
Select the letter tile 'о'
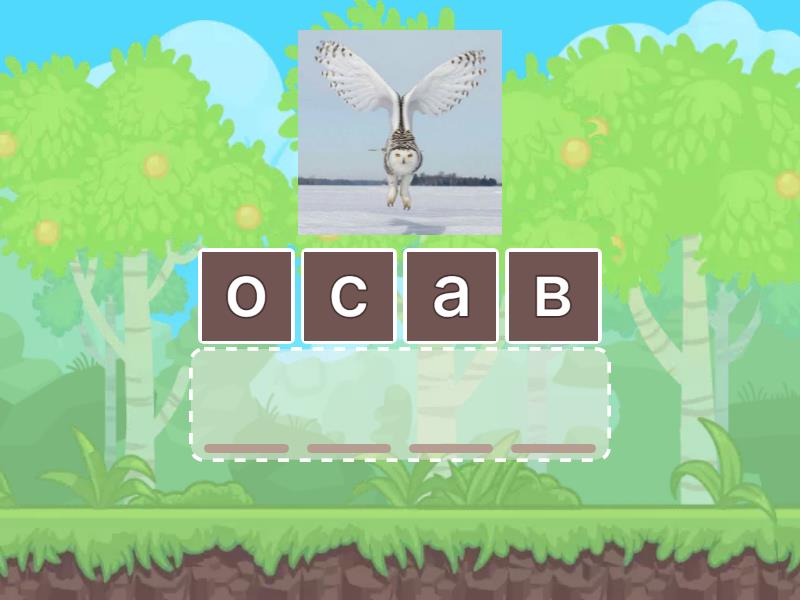[x=246, y=296]
